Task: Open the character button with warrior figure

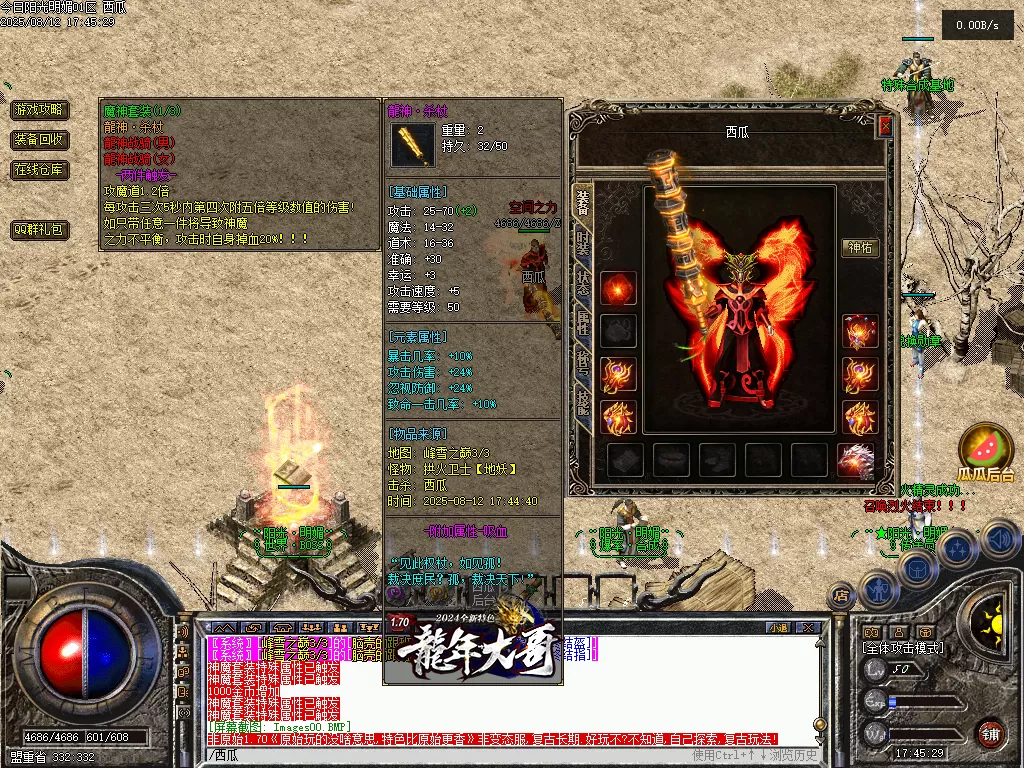Action: coord(878,589)
